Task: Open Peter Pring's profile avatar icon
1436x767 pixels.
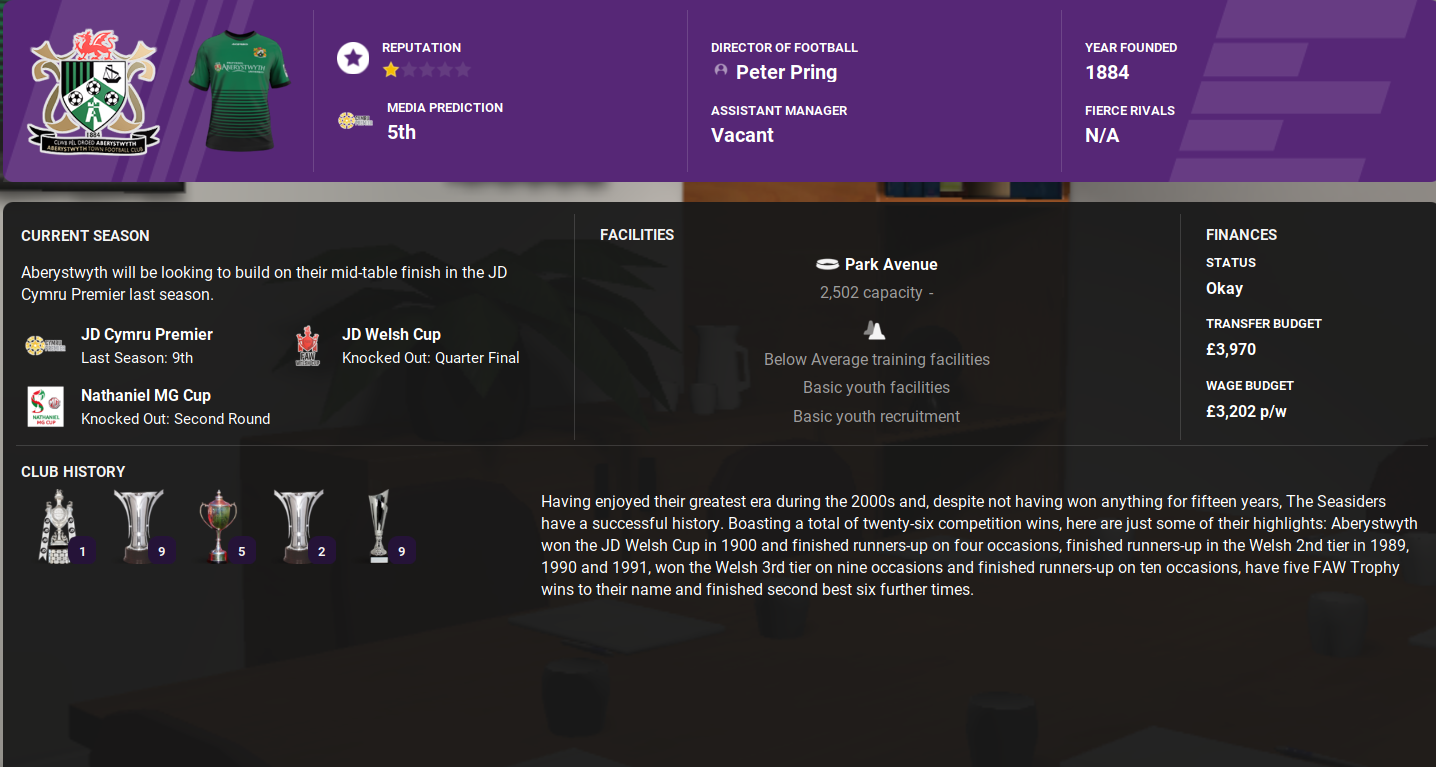Action: click(720, 70)
